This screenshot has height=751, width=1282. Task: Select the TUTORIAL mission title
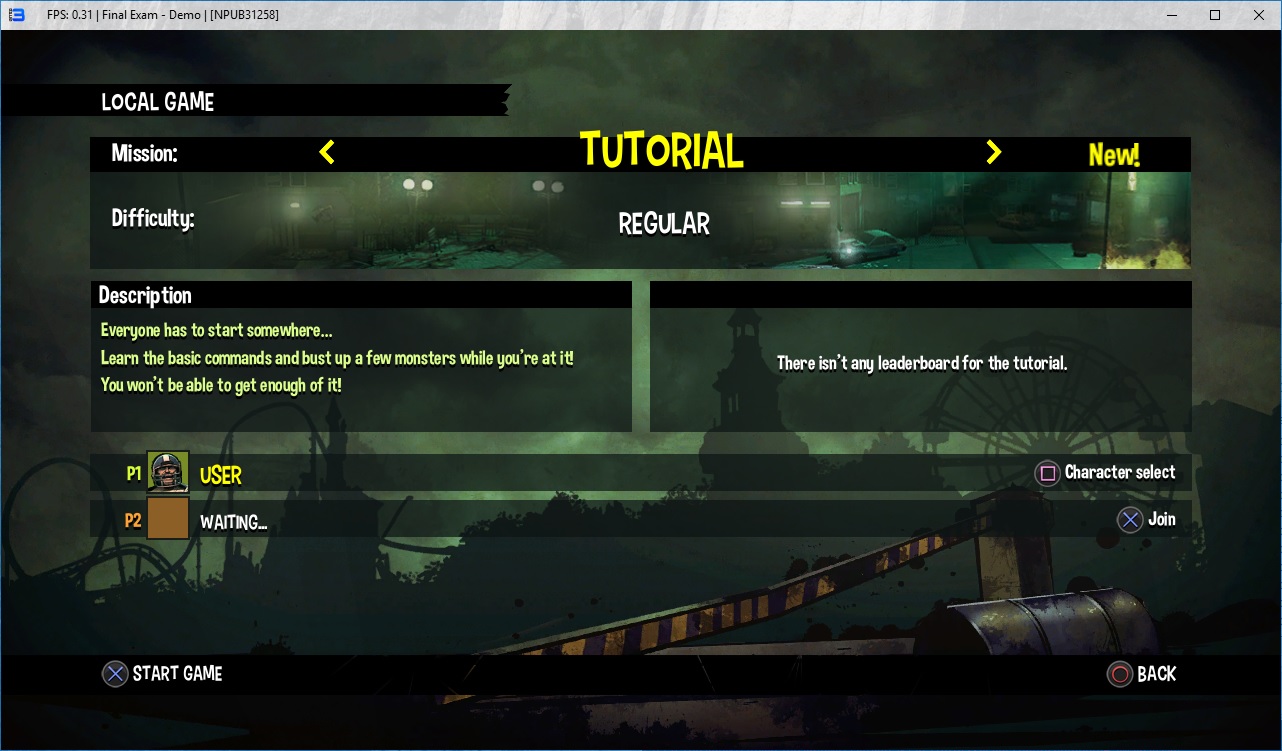662,152
